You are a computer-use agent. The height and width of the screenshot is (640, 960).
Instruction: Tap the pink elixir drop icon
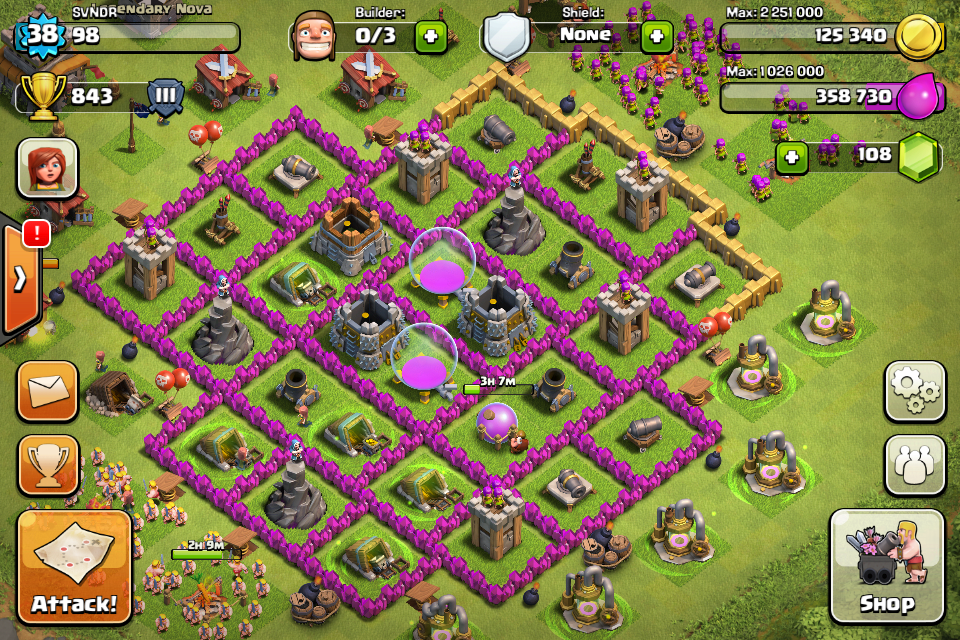coord(917,97)
